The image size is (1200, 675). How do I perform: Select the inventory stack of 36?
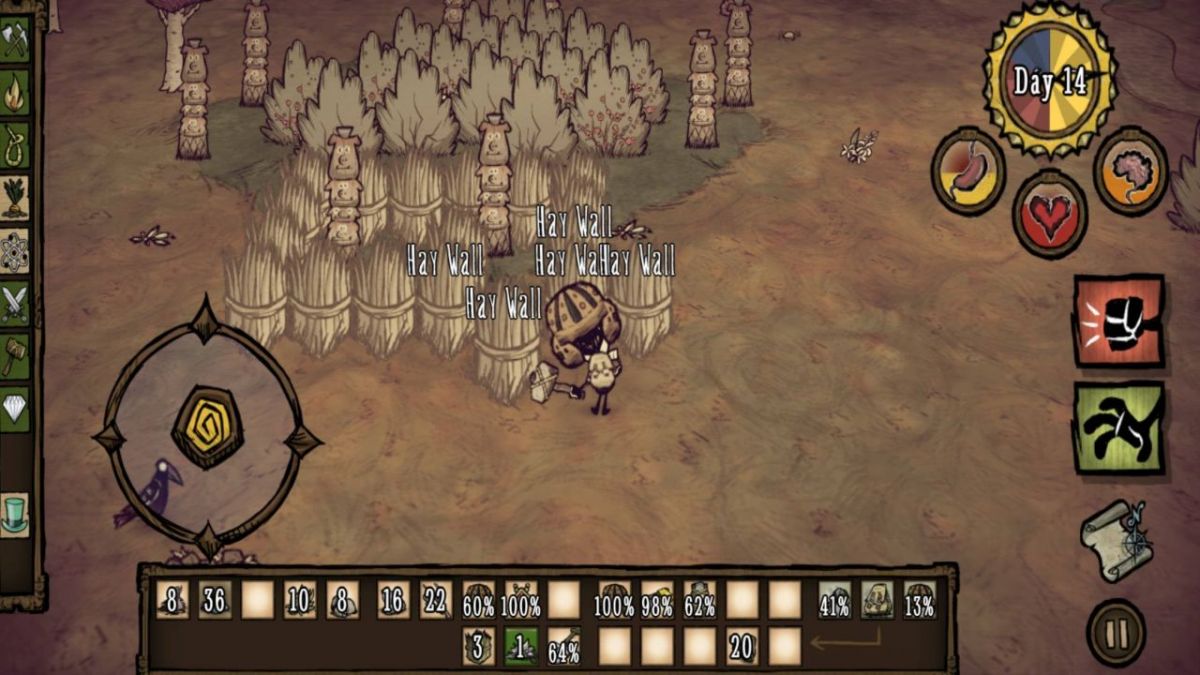pos(214,600)
